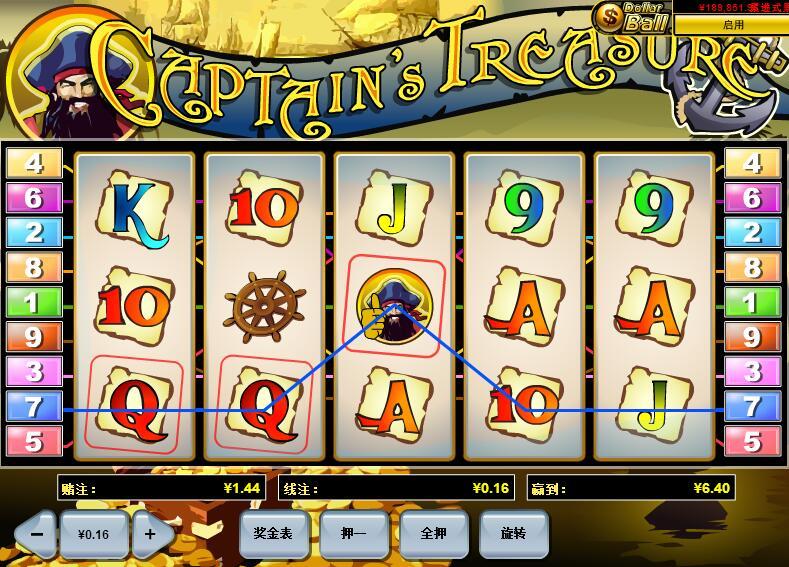Enable Dollar Ball with the 启用 button

[733, 25]
